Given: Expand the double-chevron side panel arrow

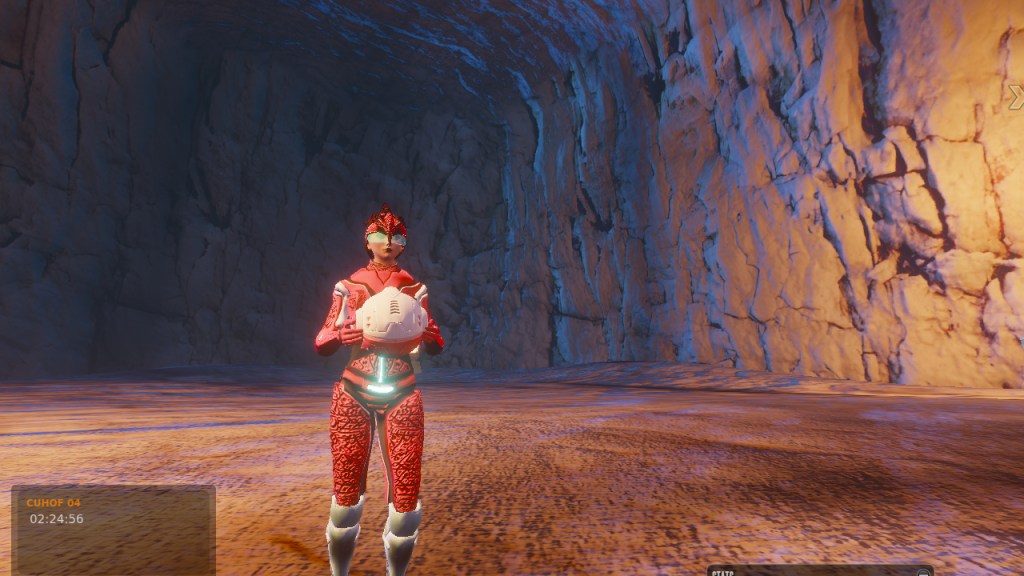Looking at the screenshot, I should [1016, 97].
